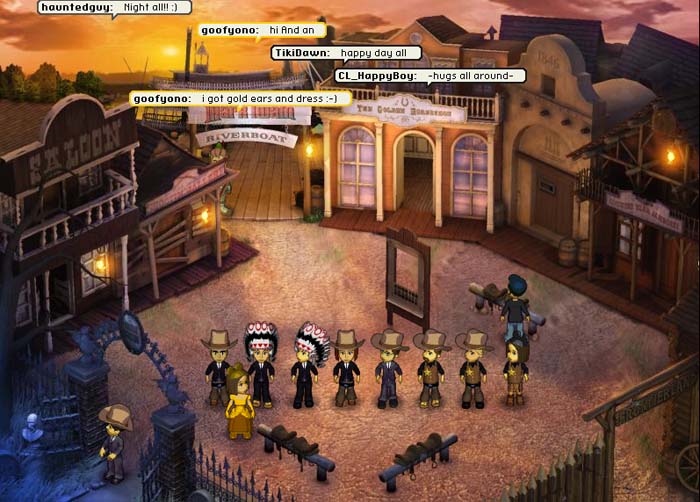Select CL_HappyBoy's "hugs all around" chat bubble

coord(430,75)
